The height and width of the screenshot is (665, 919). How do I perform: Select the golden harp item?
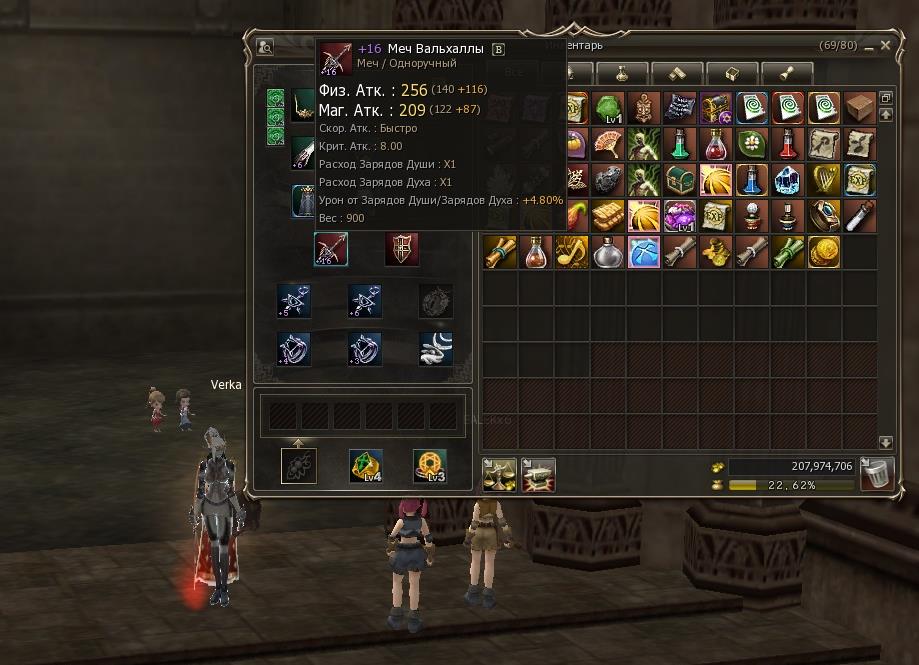pyautogui.click(x=822, y=180)
